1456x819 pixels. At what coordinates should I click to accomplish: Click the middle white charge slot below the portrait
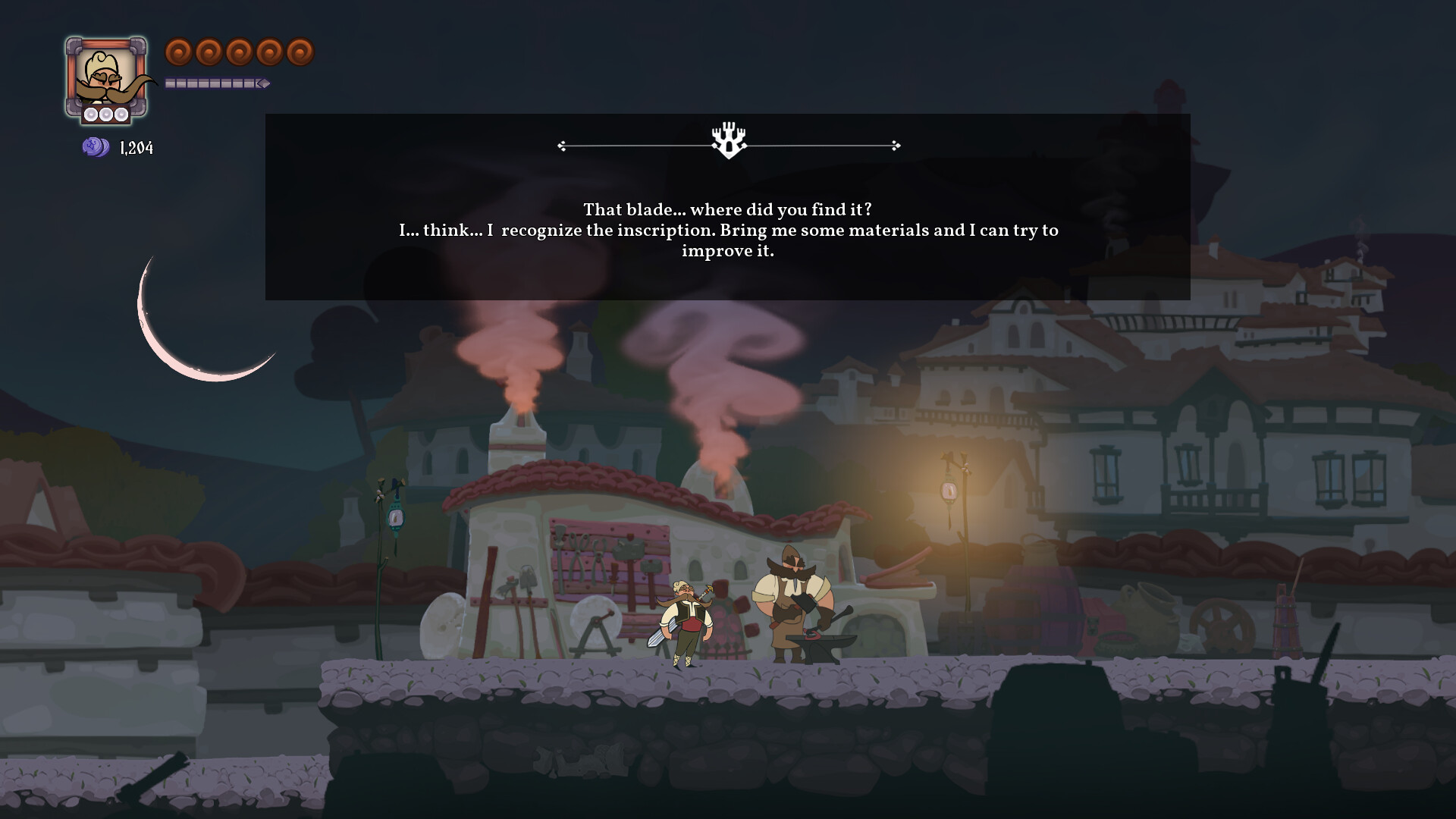[x=106, y=115]
